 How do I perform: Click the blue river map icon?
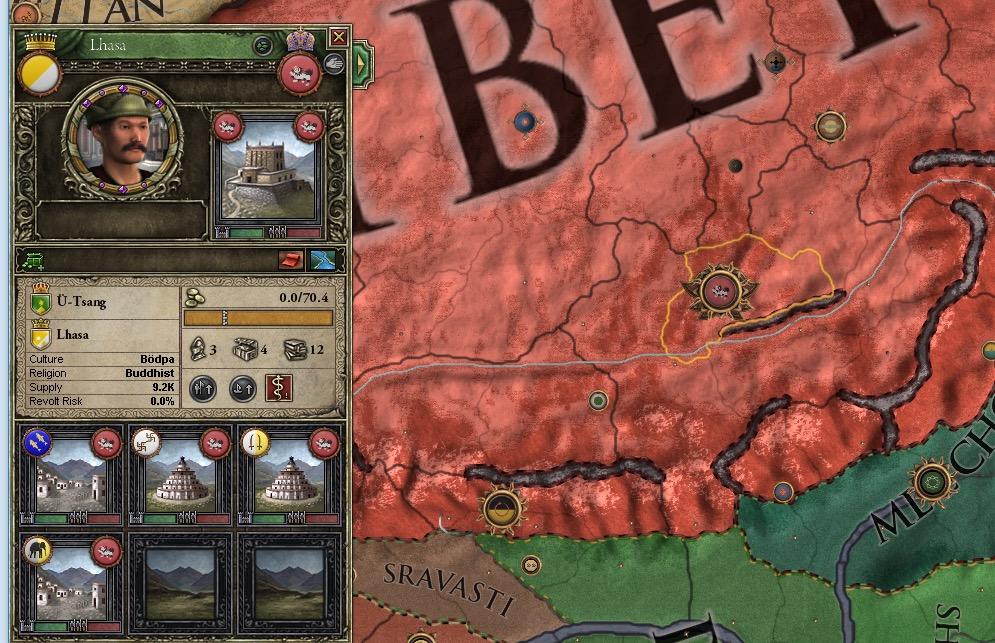323,261
